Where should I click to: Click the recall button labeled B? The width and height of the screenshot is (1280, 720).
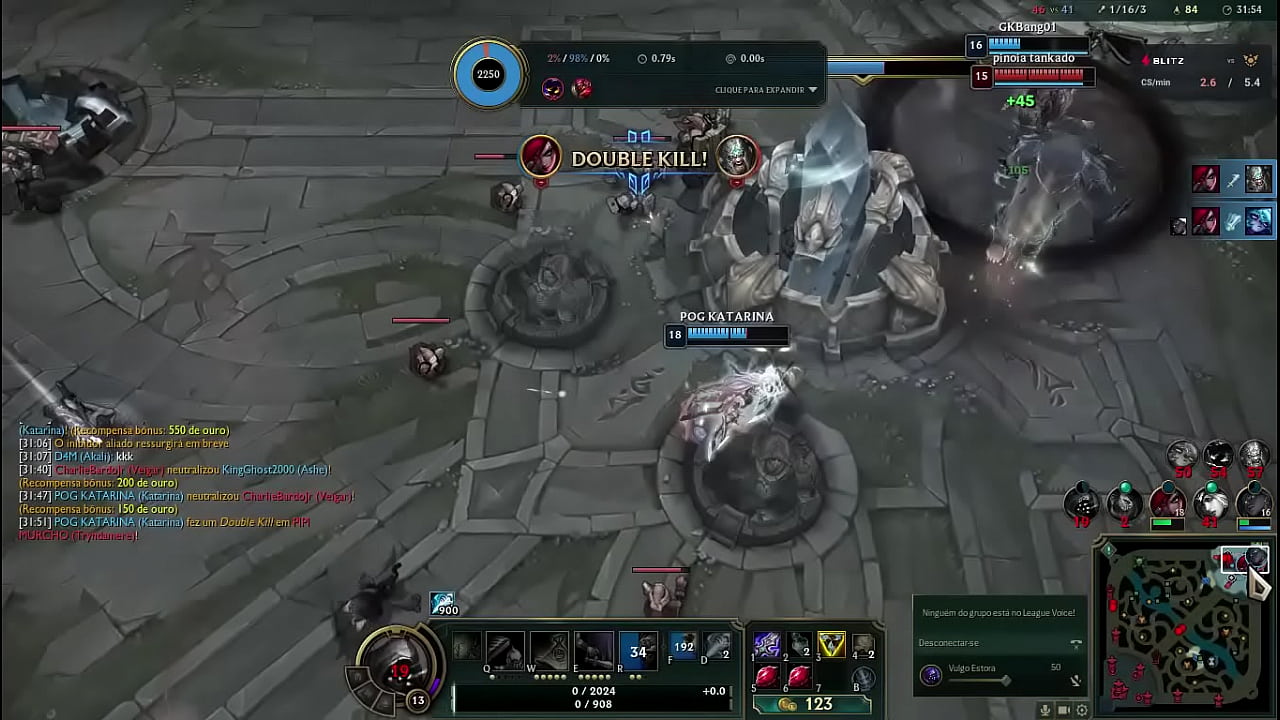click(x=863, y=677)
